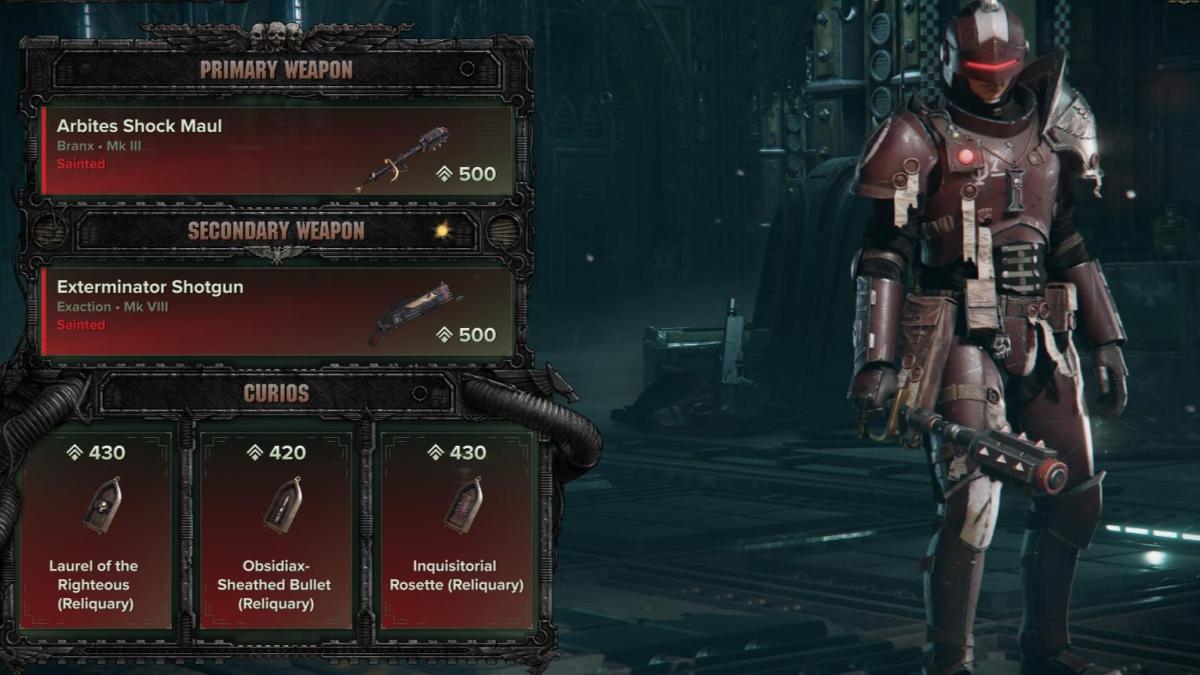This screenshot has height=675, width=1200.
Task: Select the Obsidiax-Sheathed Bullet curio
Action: 274,530
